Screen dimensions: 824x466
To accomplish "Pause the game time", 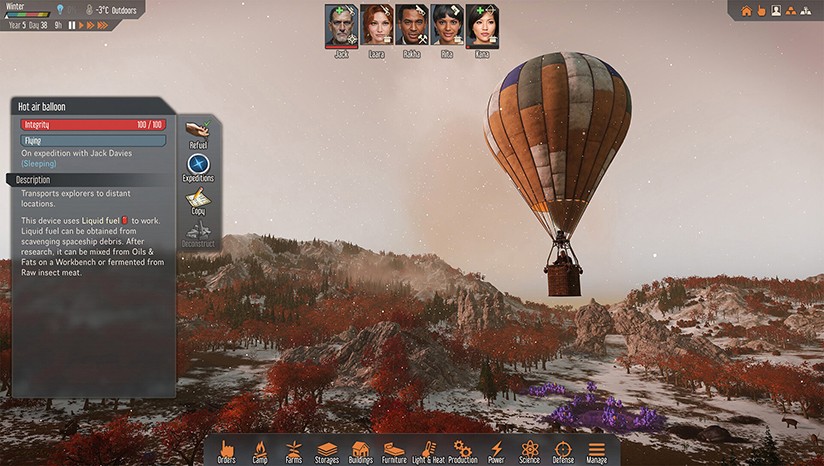I will point(72,25).
